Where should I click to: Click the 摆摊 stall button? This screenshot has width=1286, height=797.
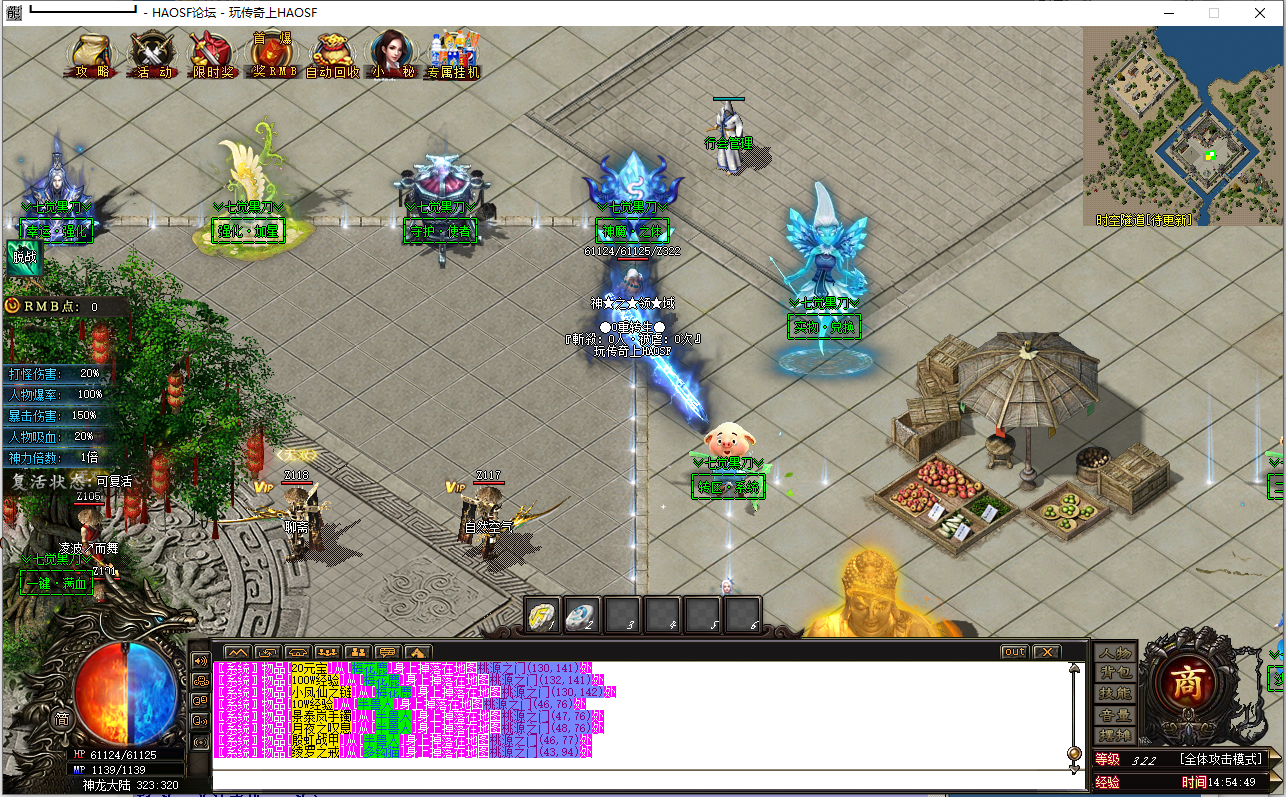tap(1114, 735)
